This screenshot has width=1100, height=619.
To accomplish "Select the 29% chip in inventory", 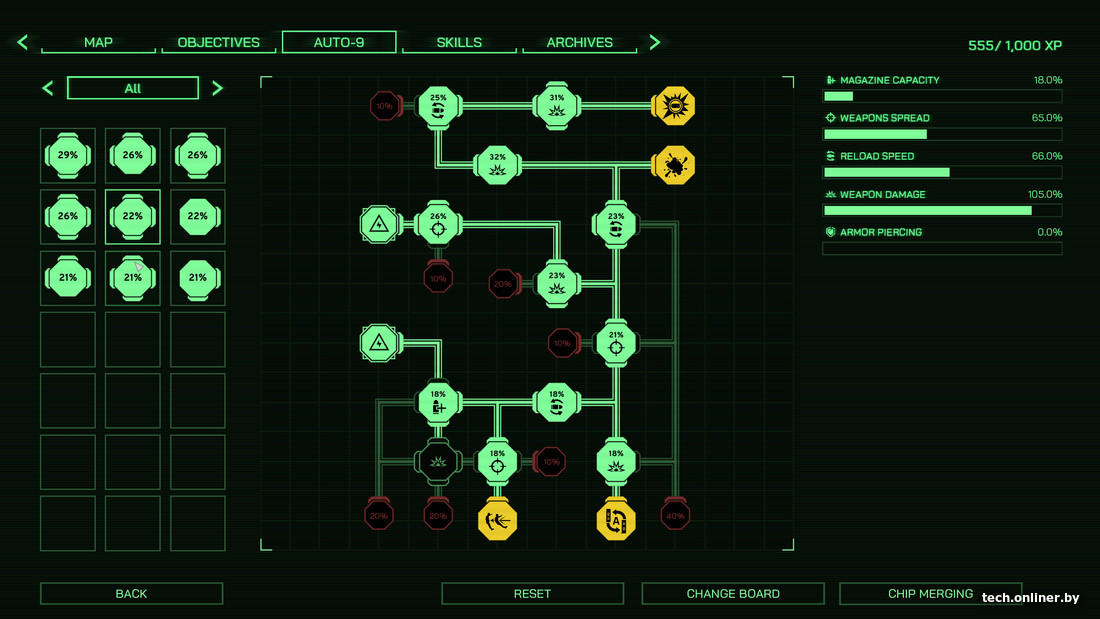I will click(68, 155).
